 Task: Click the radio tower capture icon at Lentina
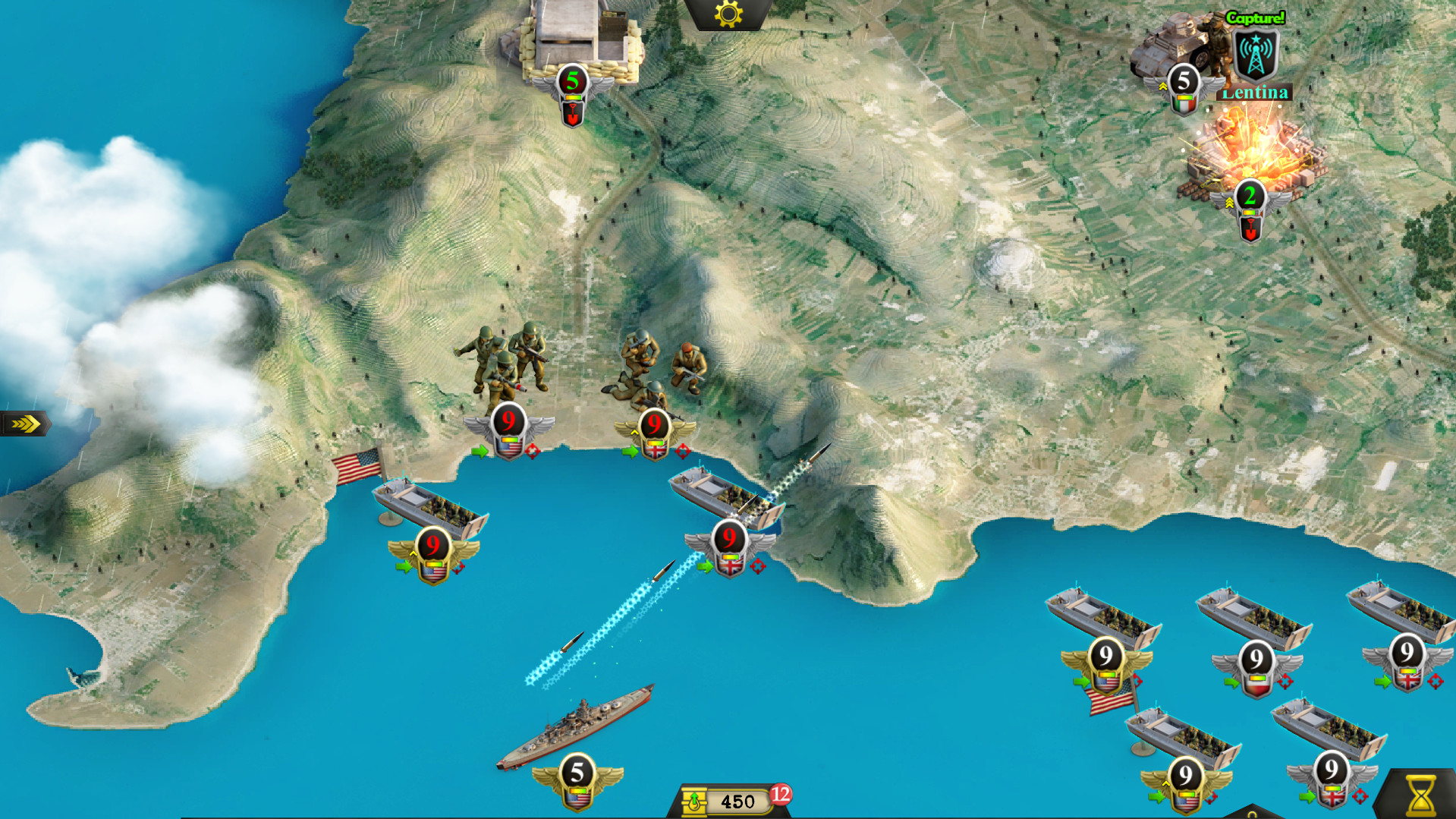tap(1254, 53)
